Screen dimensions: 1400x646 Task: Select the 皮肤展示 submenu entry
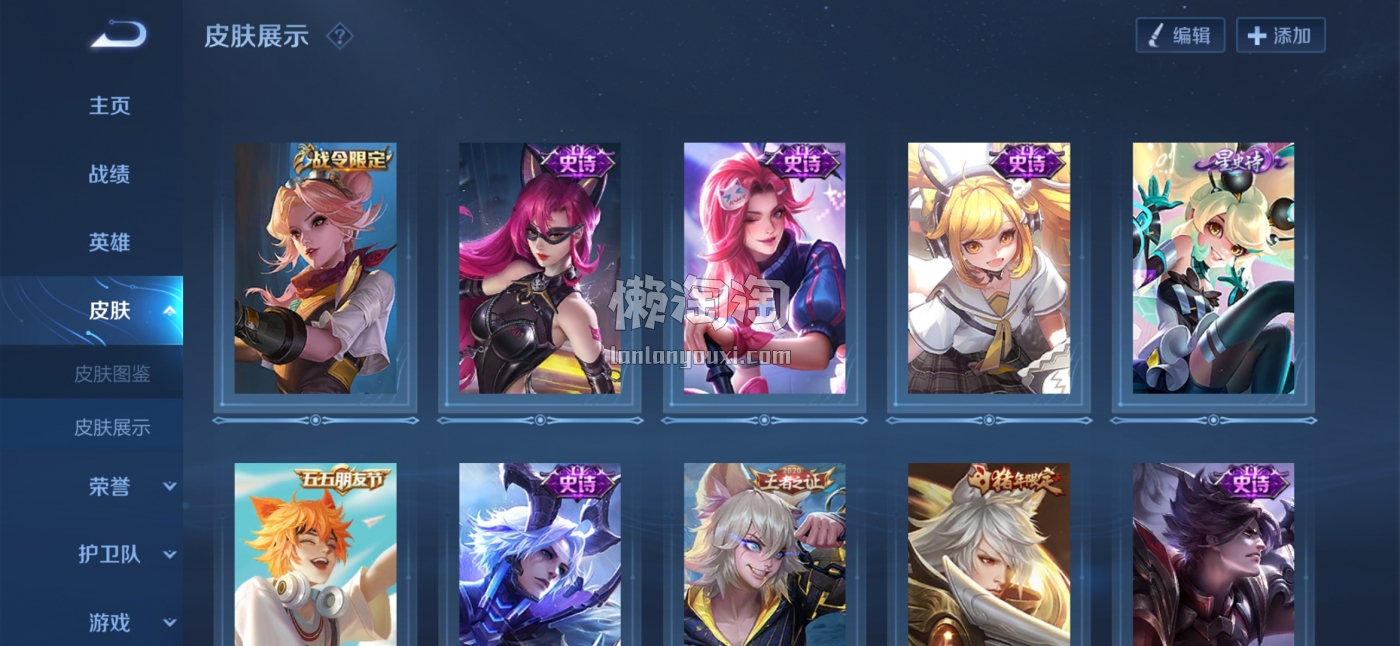[x=112, y=428]
